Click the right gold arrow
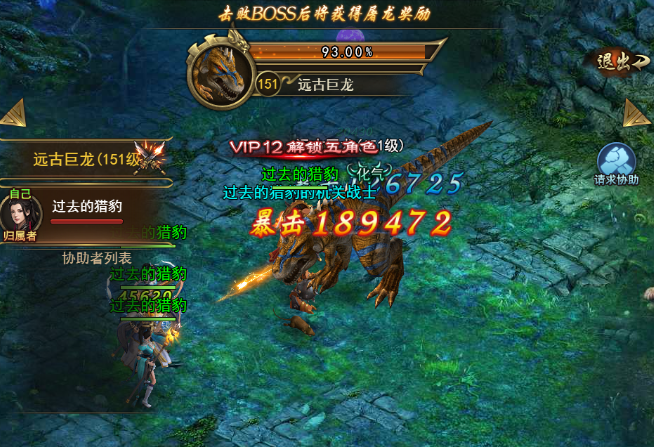 click(637, 113)
